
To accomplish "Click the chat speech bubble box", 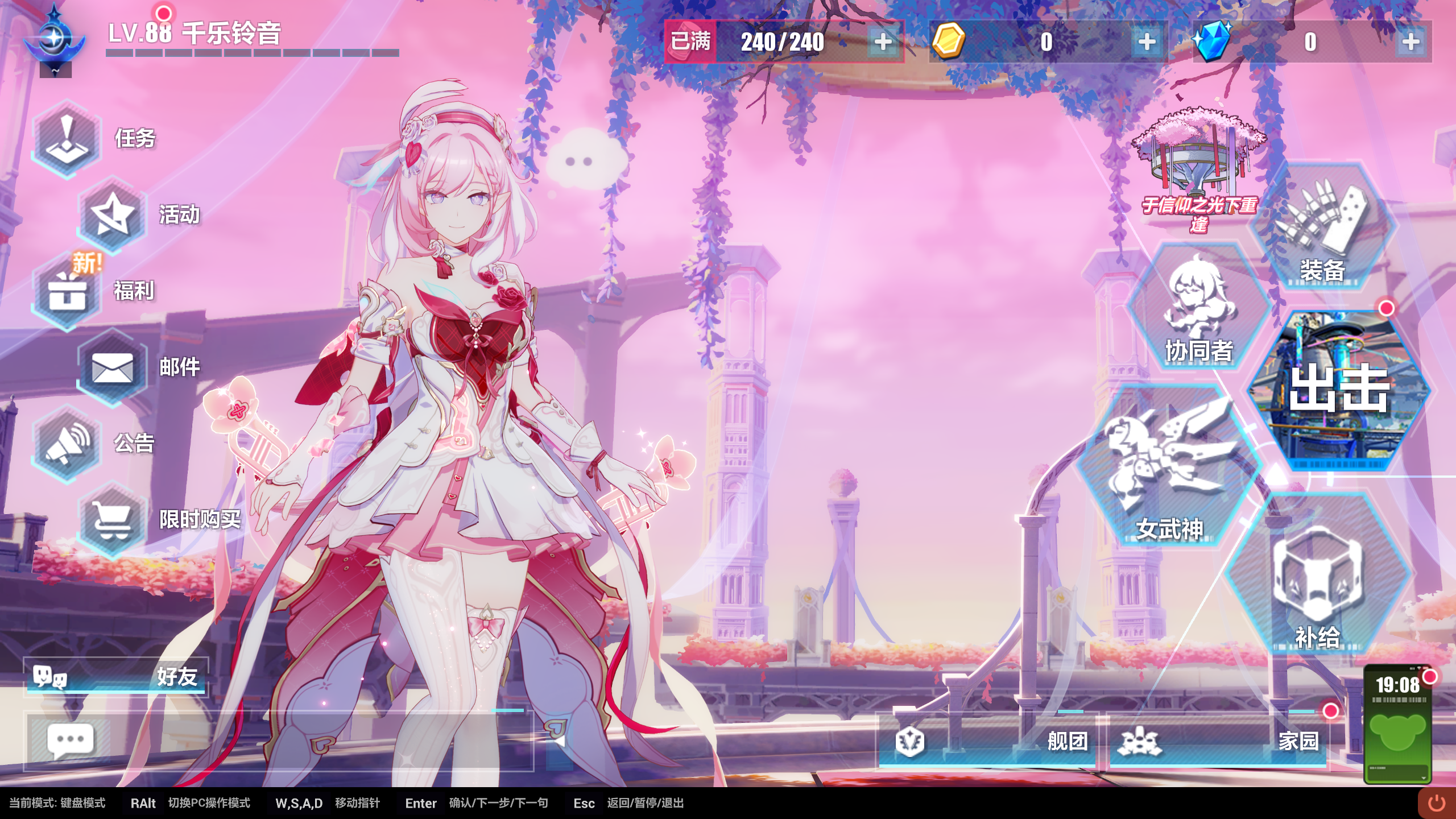I will [x=71, y=741].
